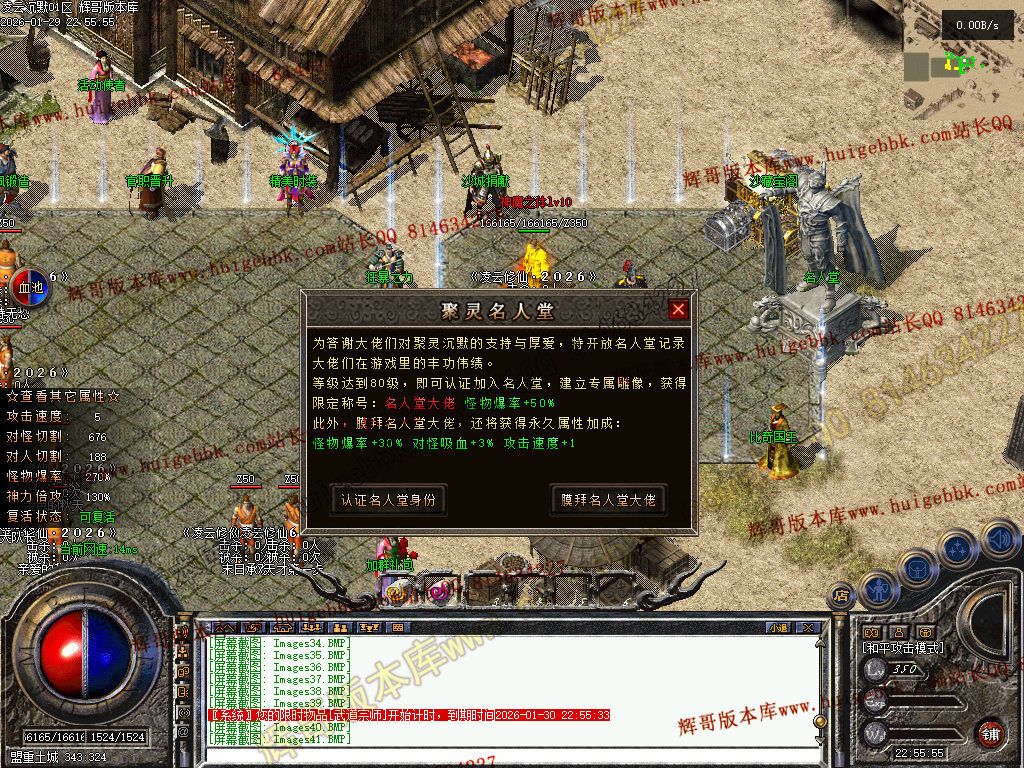1024x768 pixels.
Task: Select the orange swirl item in belt
Action: [396, 592]
